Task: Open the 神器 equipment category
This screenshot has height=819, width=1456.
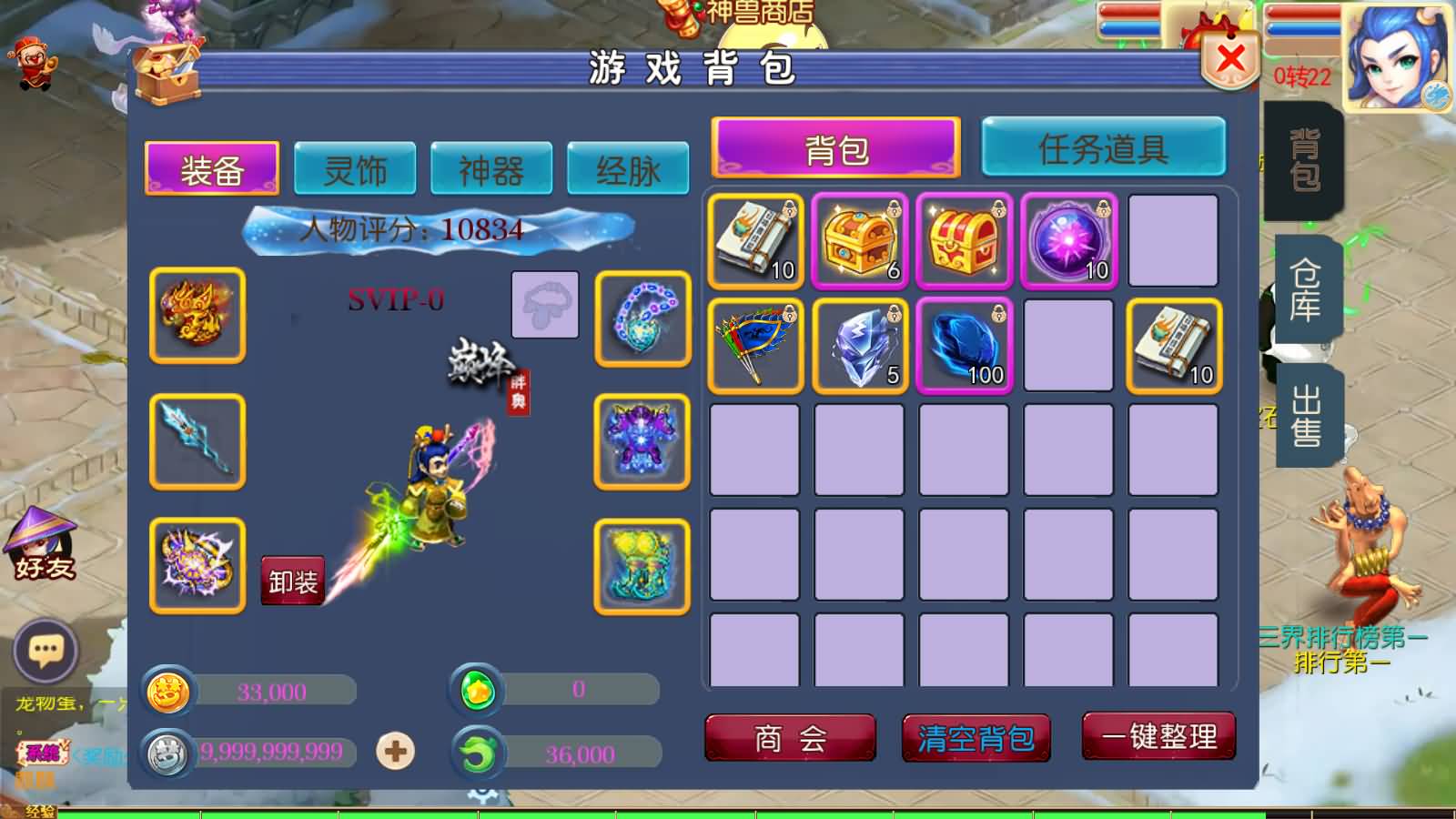Action: (x=491, y=167)
